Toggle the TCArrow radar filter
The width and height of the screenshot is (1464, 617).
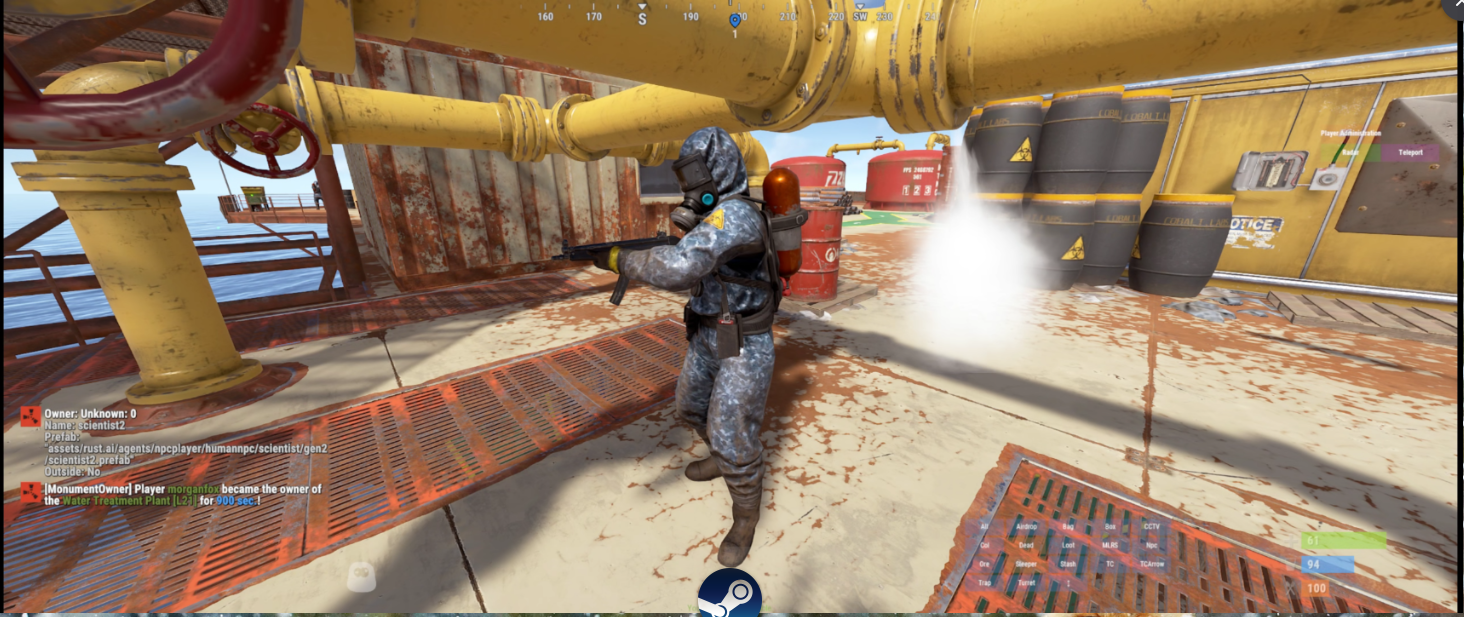click(x=1152, y=564)
